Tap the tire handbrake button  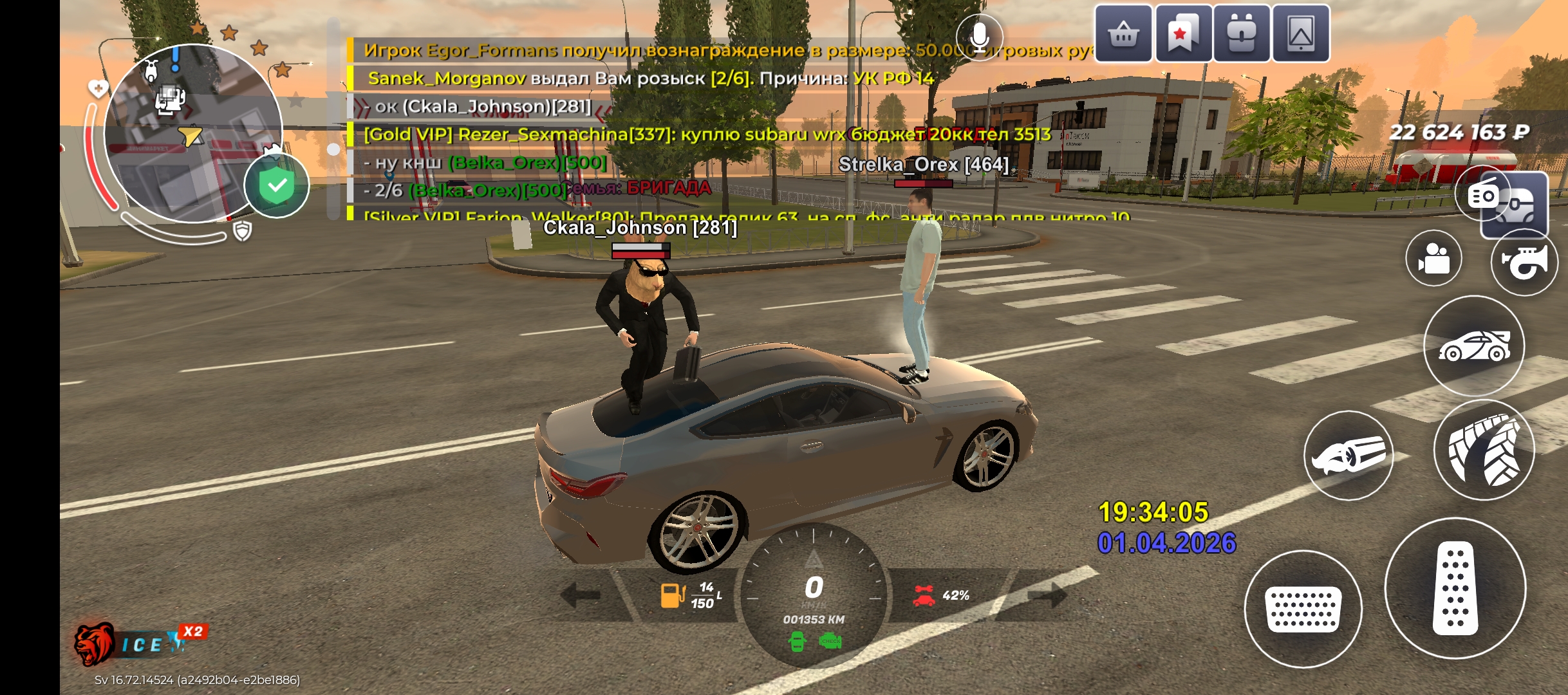point(1484,450)
